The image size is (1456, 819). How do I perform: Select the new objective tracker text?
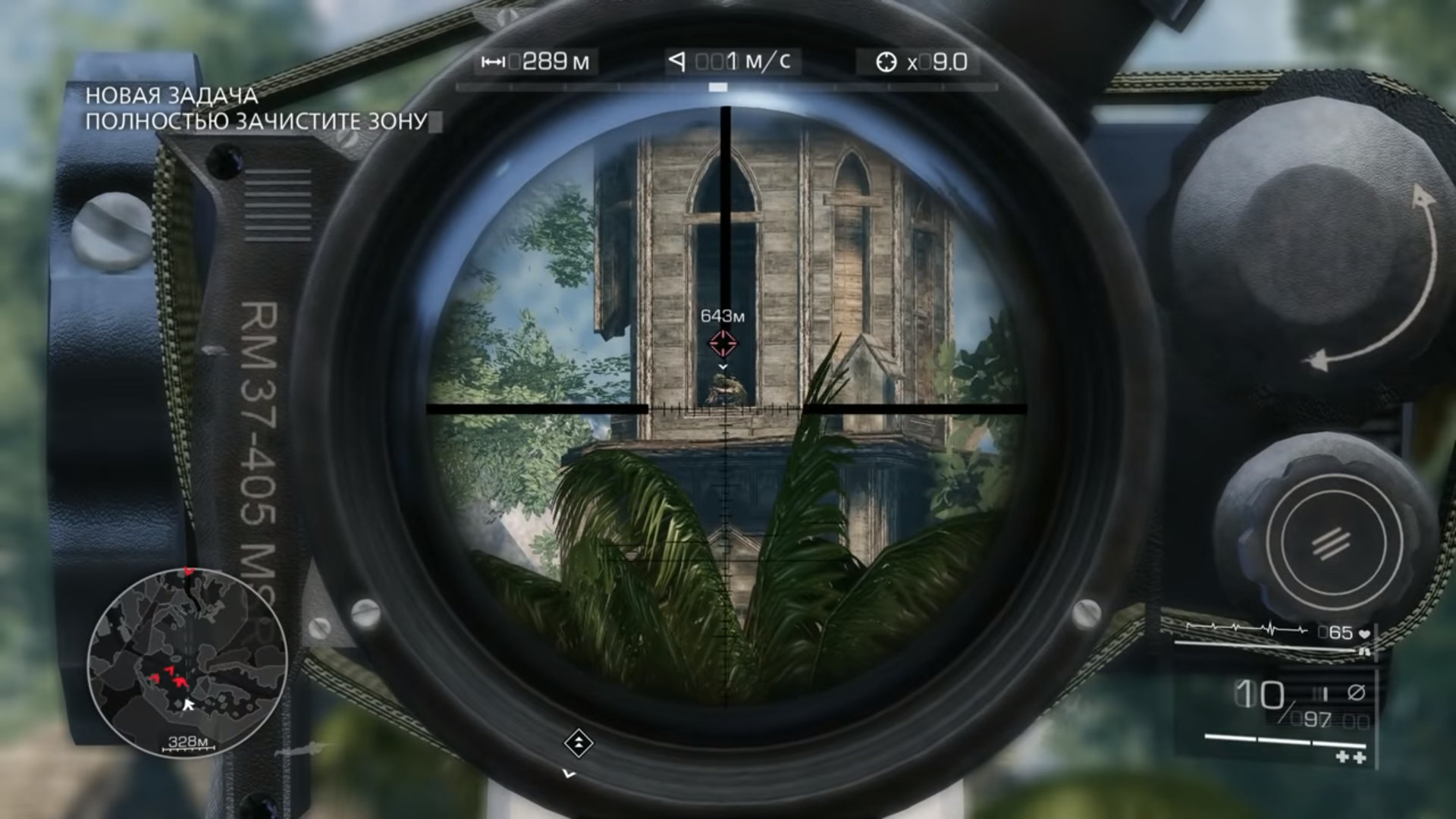tap(256, 108)
